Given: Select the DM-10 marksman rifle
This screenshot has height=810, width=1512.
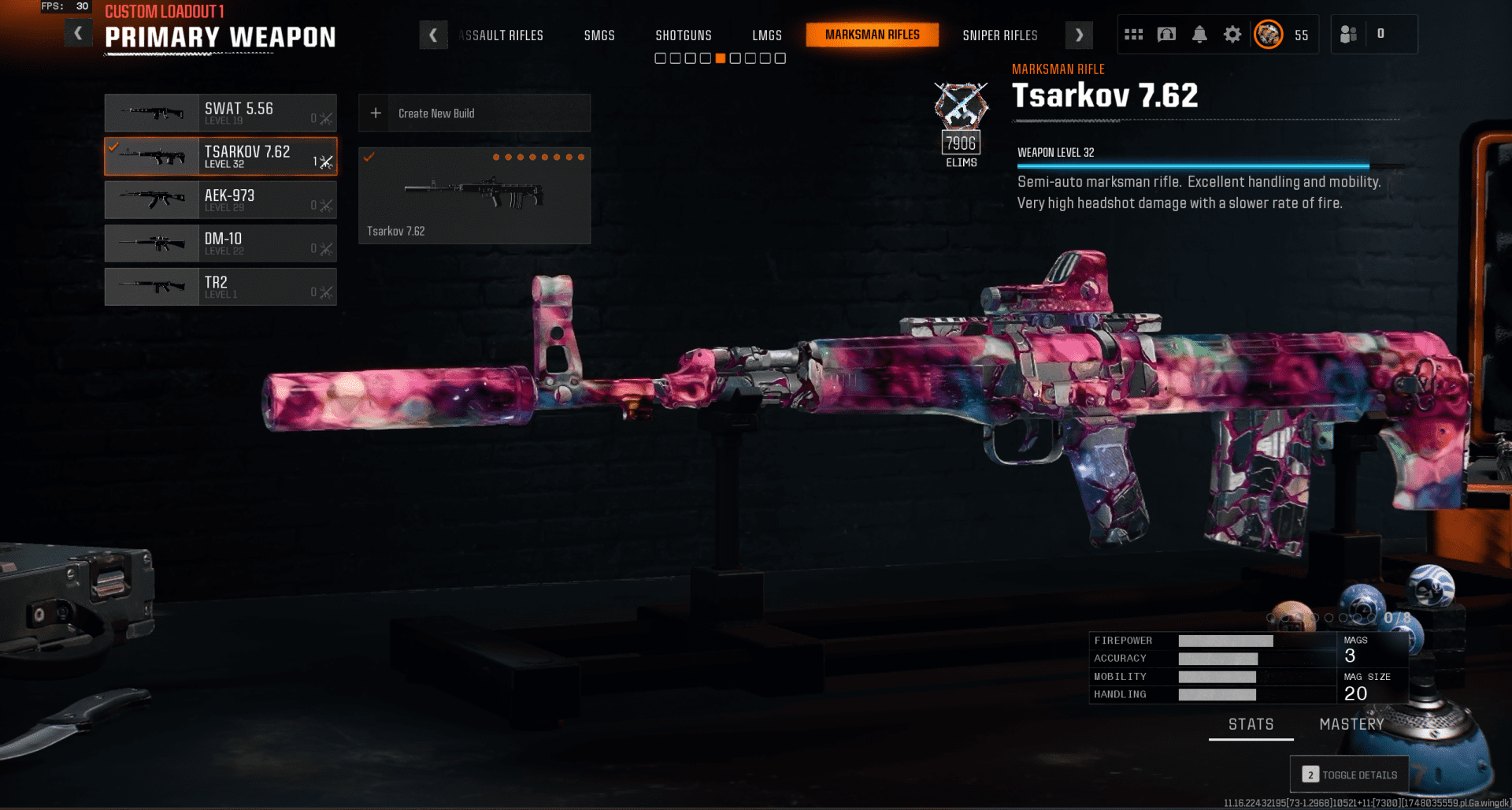Looking at the screenshot, I should coord(220,243).
